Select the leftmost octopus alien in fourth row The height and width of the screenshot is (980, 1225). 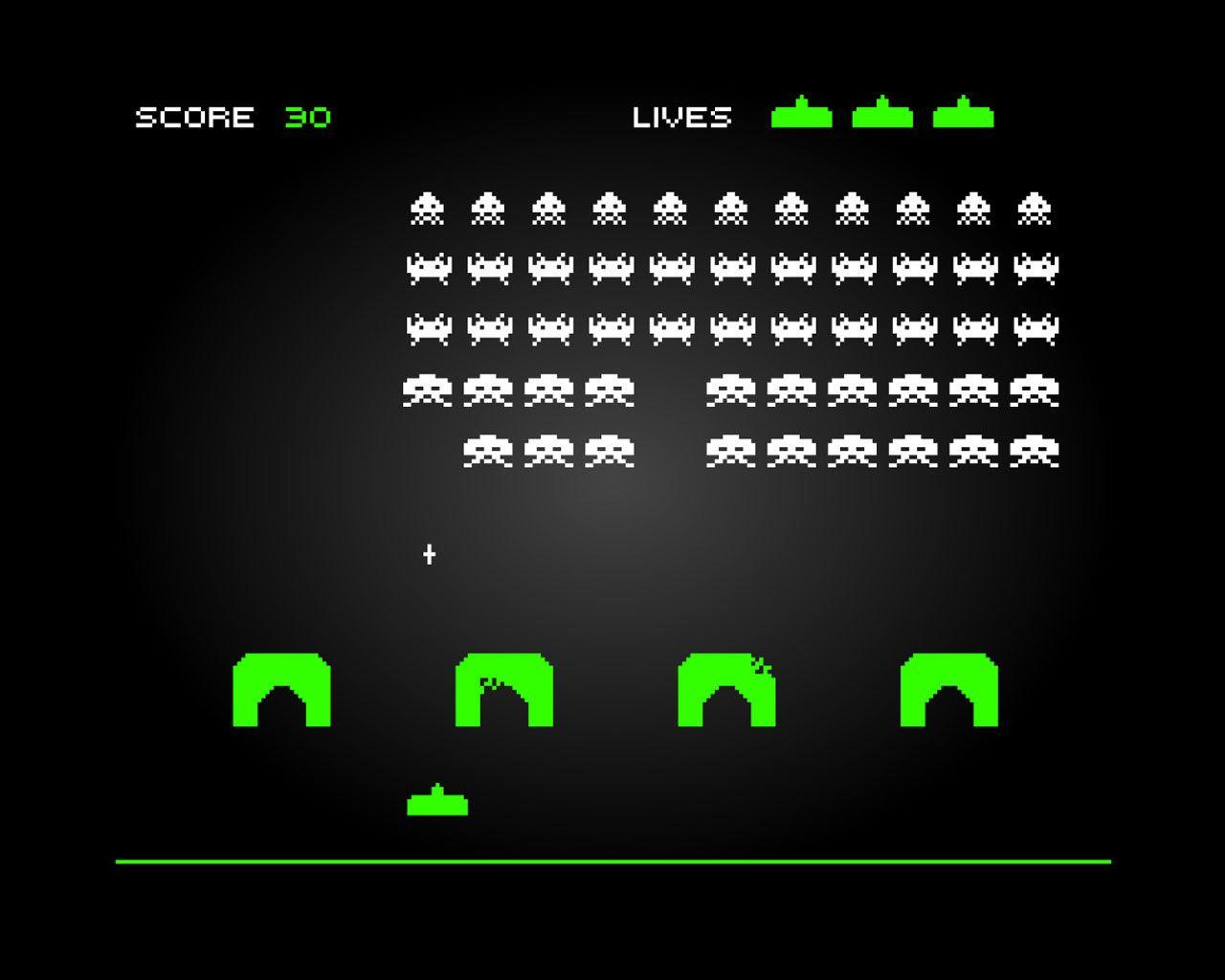pos(429,390)
